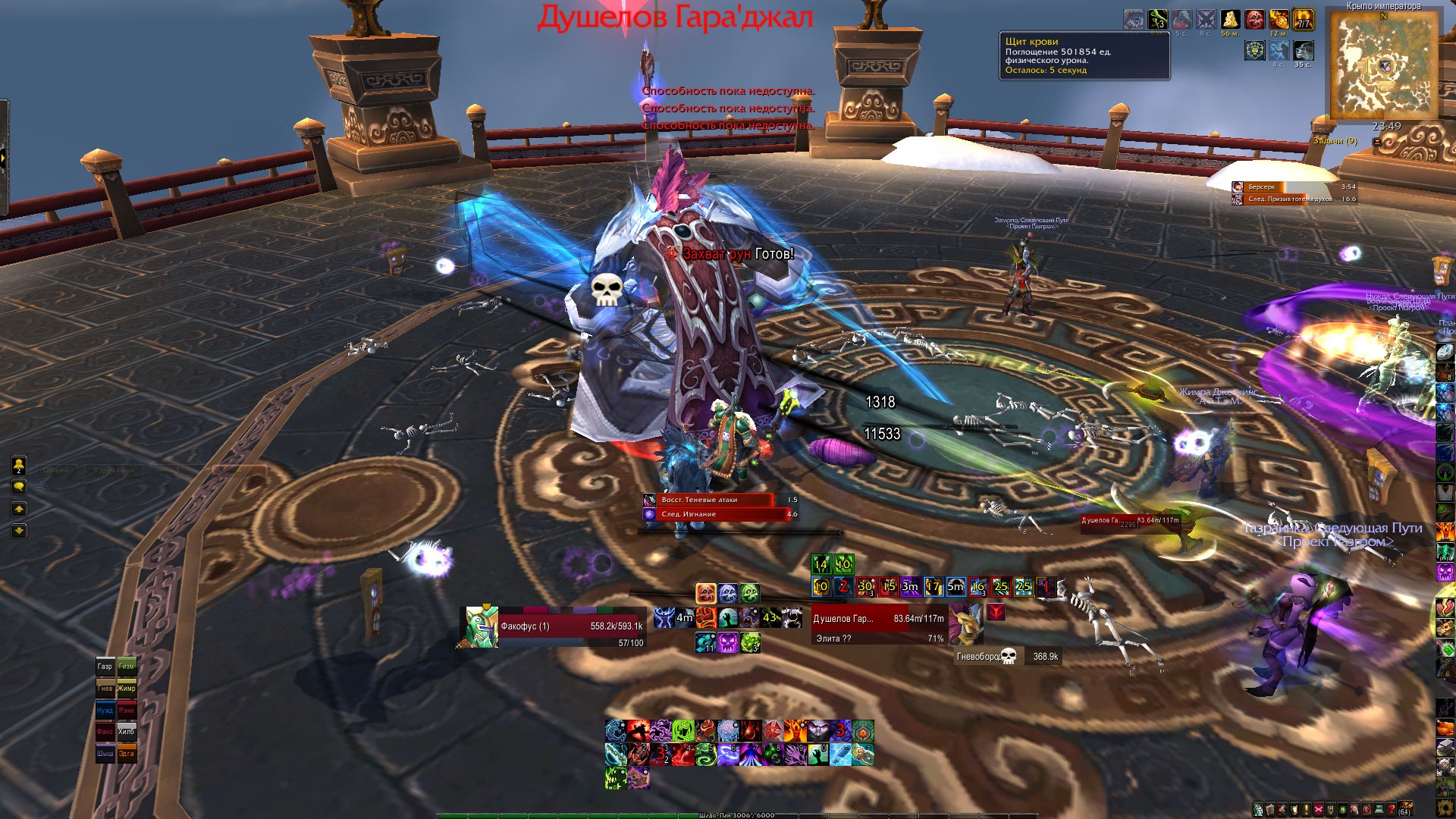Select raid member Газр in raid frames
Image resolution: width=1456 pixels, height=819 pixels.
105,667
